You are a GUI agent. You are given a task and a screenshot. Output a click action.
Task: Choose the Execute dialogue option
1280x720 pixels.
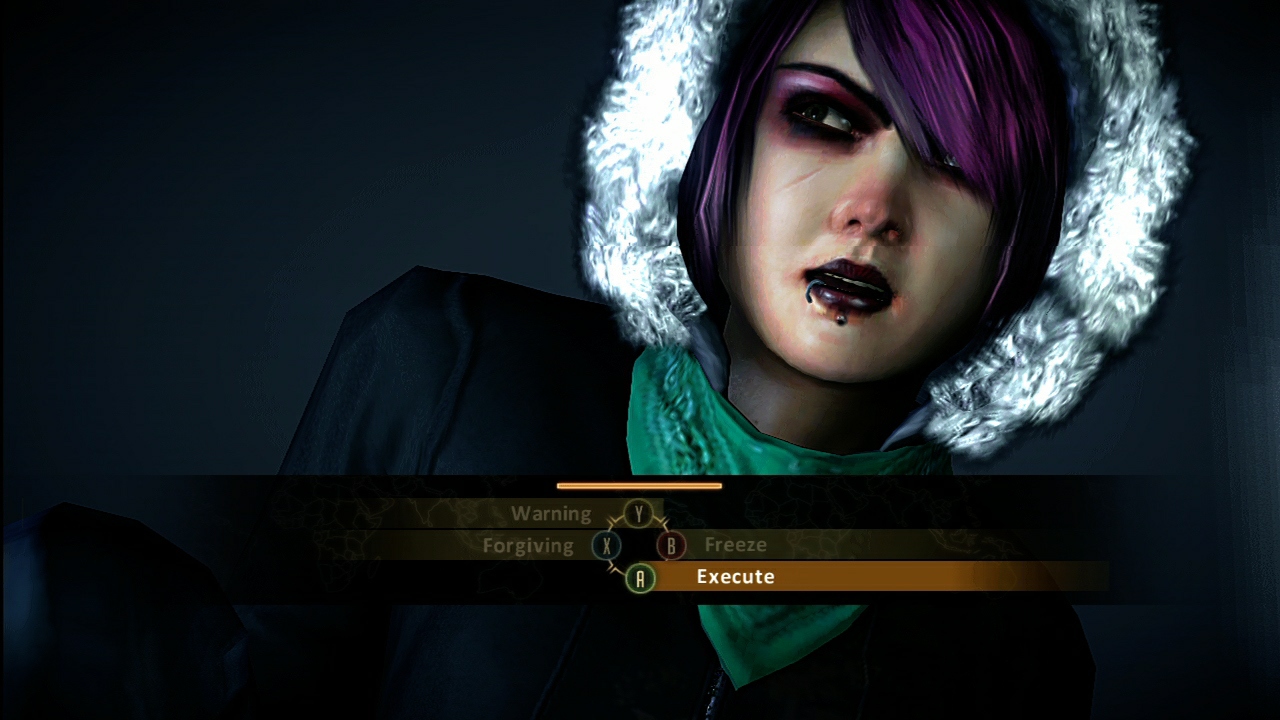click(x=735, y=576)
